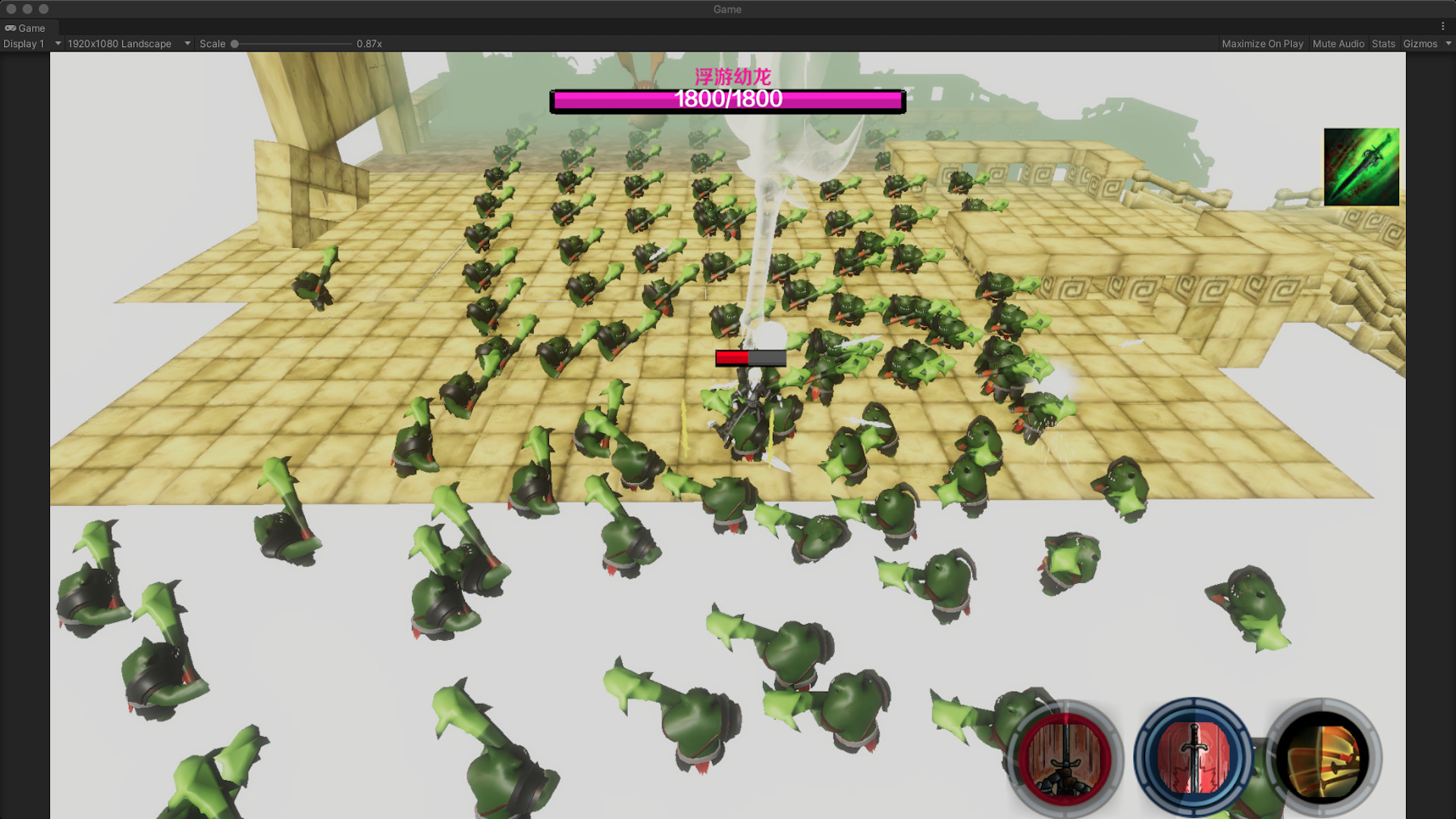Change the 1920x1080 Landscape resolution dropdown
The height and width of the screenshot is (819, 1456).
[x=125, y=43]
